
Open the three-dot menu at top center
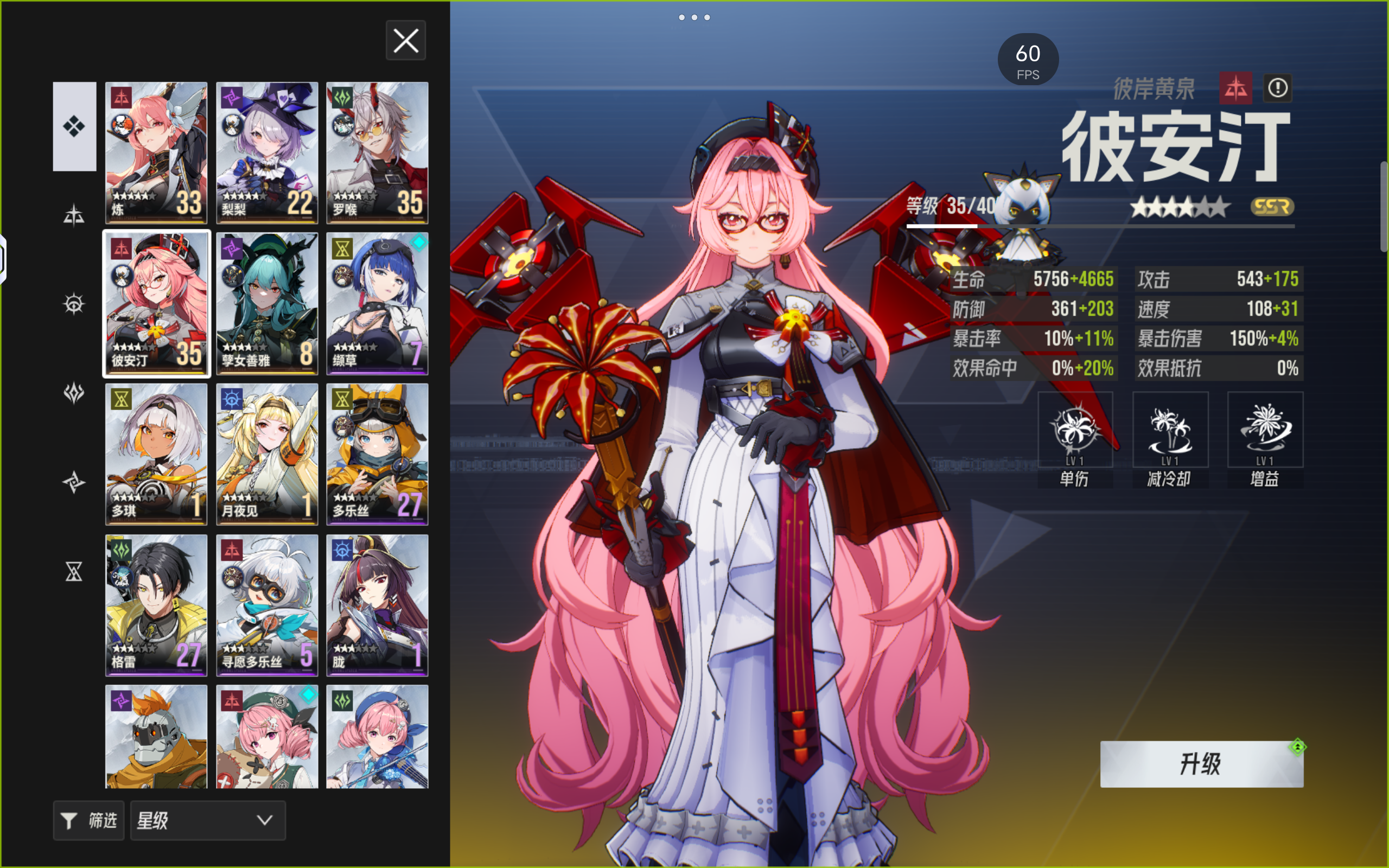point(694,17)
